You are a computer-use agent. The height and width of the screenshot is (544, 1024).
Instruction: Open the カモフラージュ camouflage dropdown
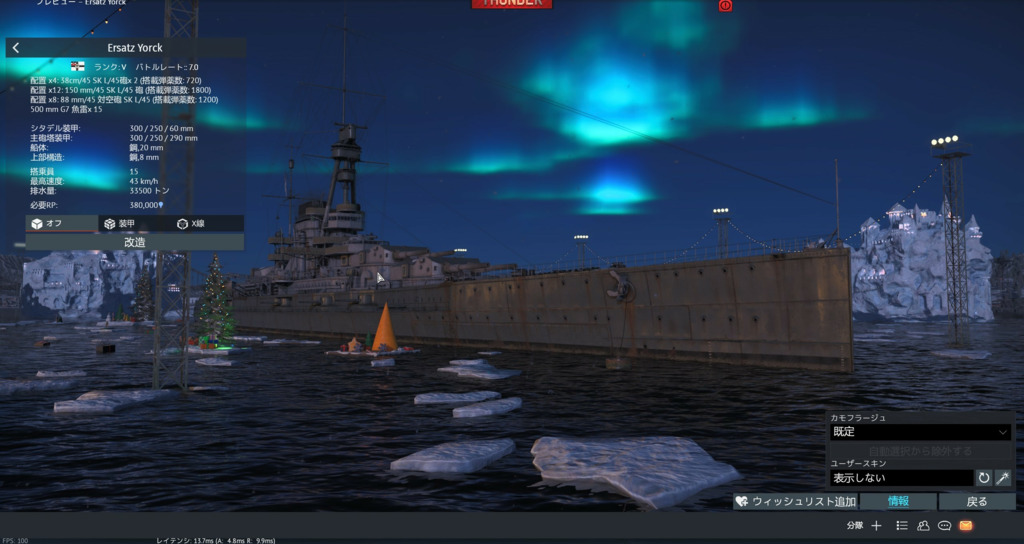920,432
